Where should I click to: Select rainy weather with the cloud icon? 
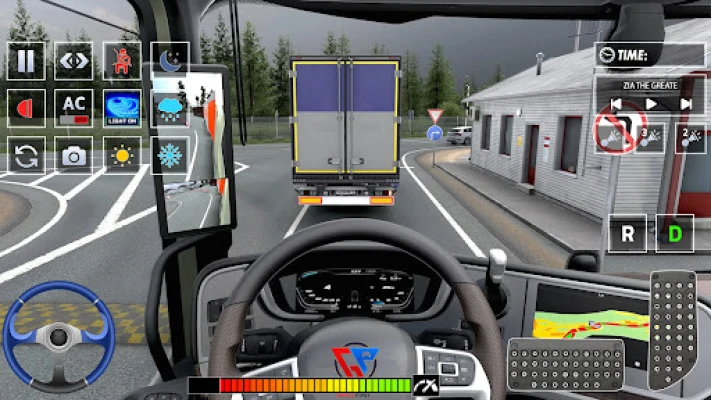[170, 108]
